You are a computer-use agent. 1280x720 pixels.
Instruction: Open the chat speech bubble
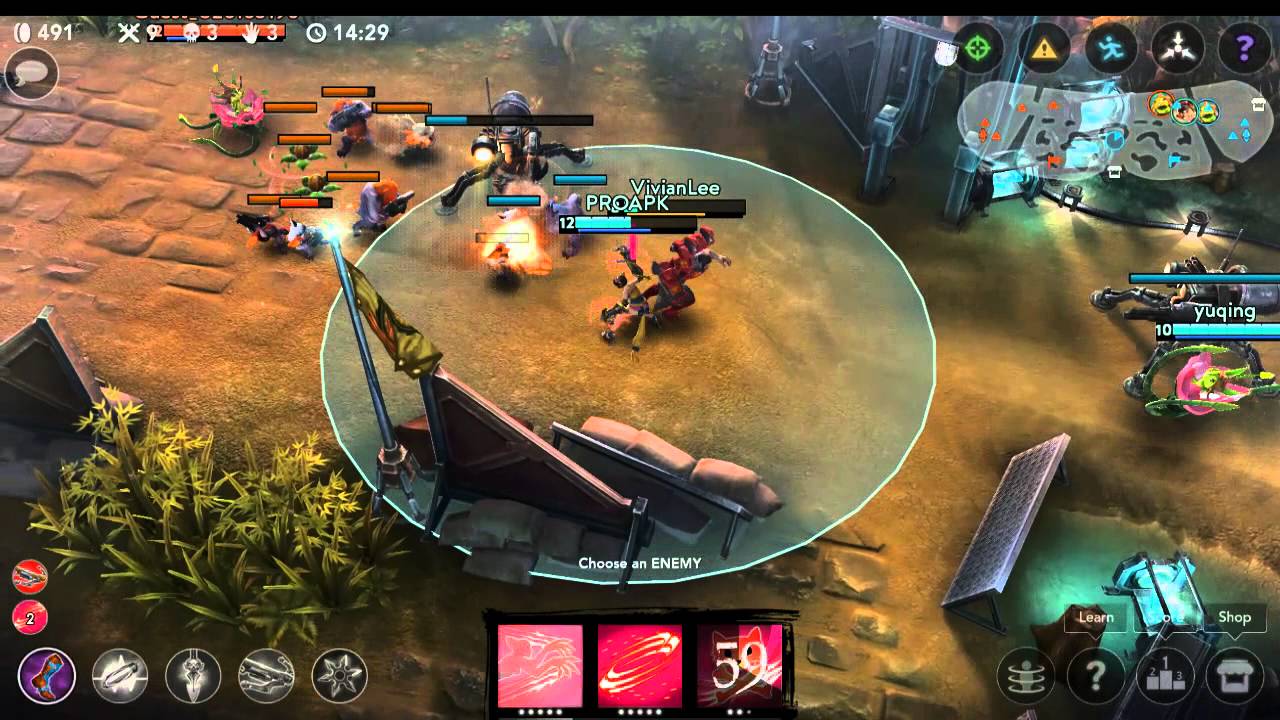click(30, 73)
